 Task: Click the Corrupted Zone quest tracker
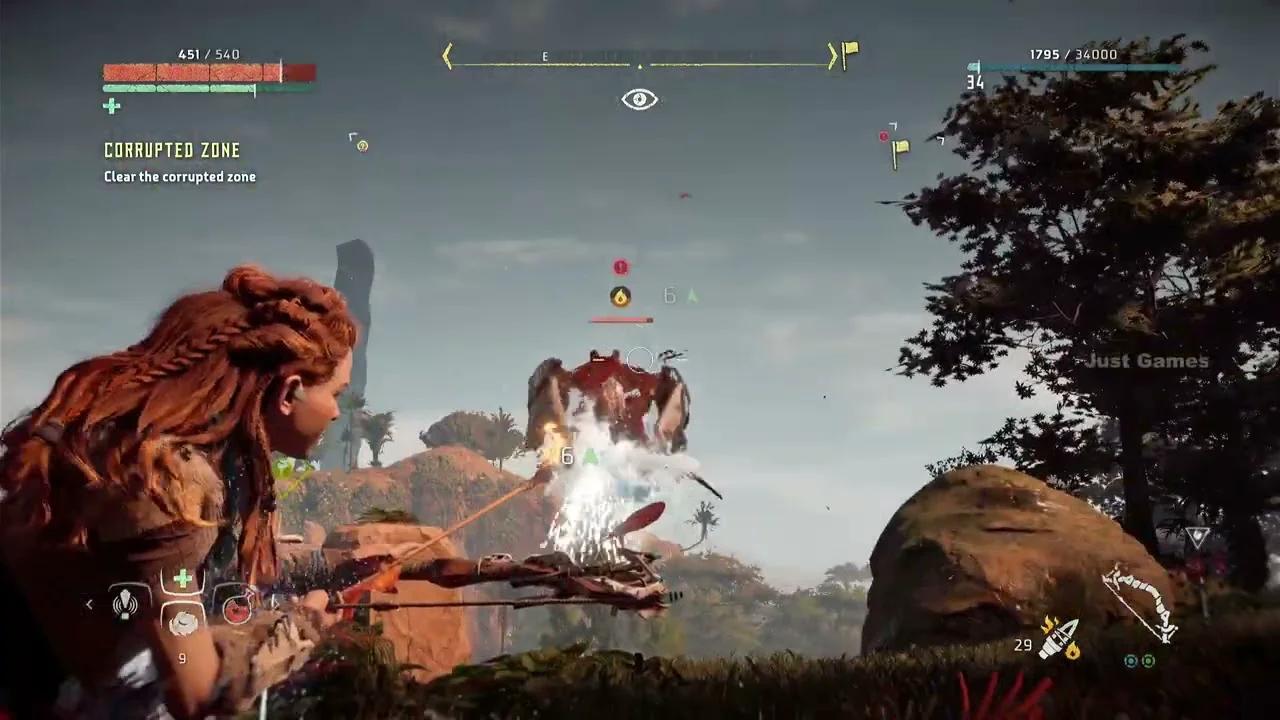[x=172, y=150]
